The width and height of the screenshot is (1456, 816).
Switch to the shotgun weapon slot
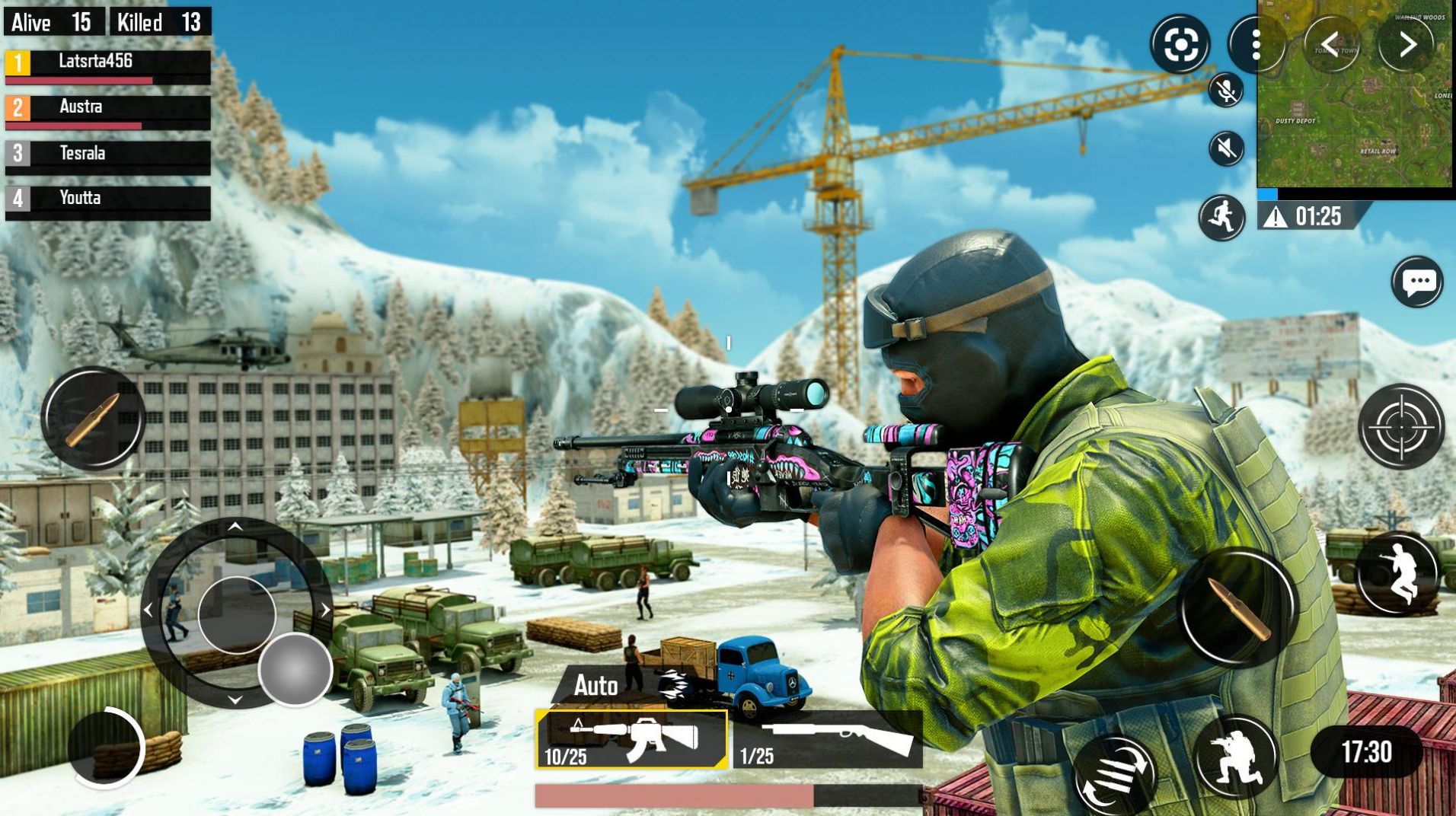[x=828, y=739]
